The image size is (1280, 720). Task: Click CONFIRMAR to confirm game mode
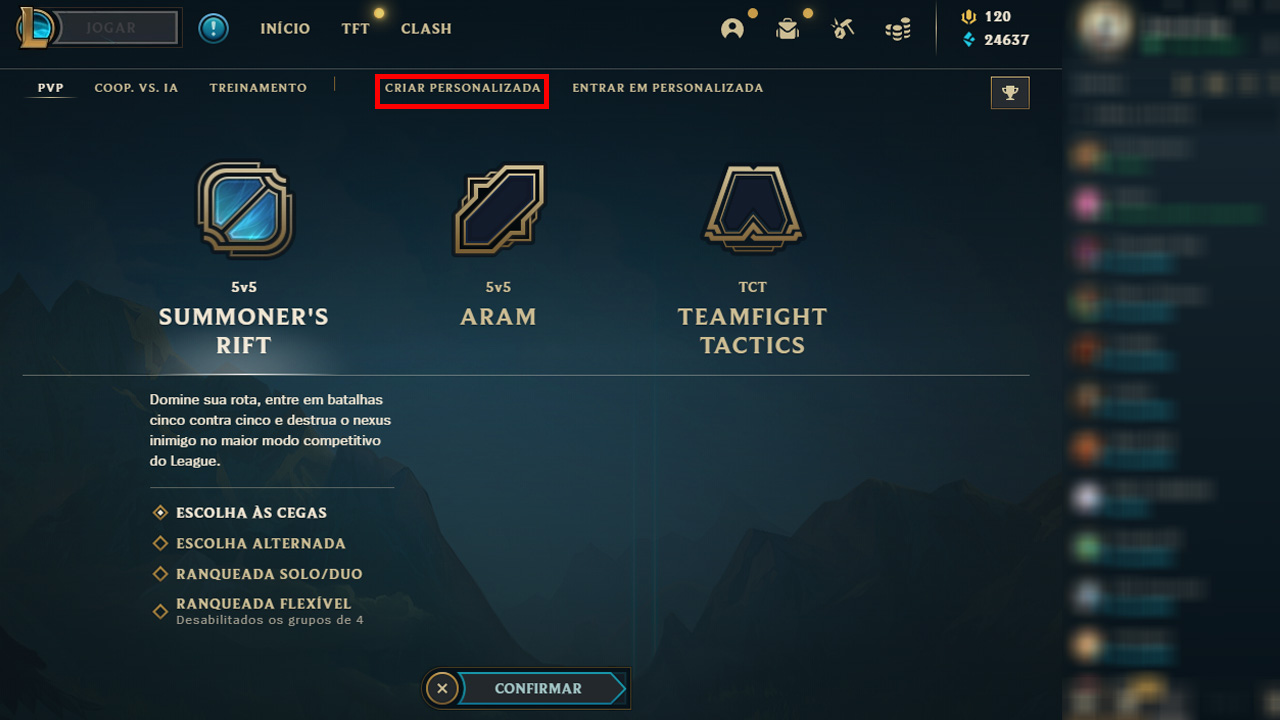click(540, 688)
